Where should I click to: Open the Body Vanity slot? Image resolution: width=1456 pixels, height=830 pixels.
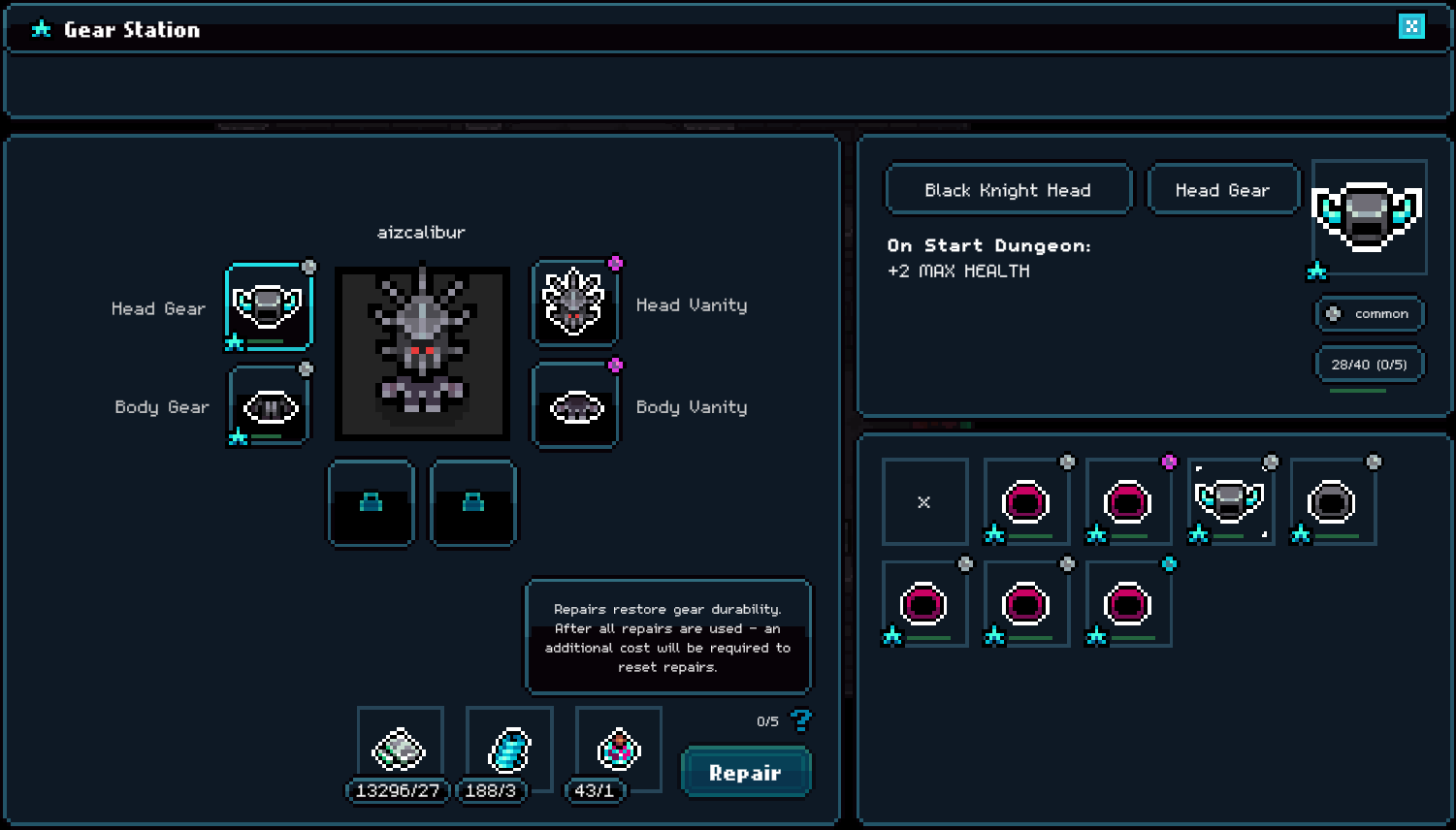click(575, 407)
